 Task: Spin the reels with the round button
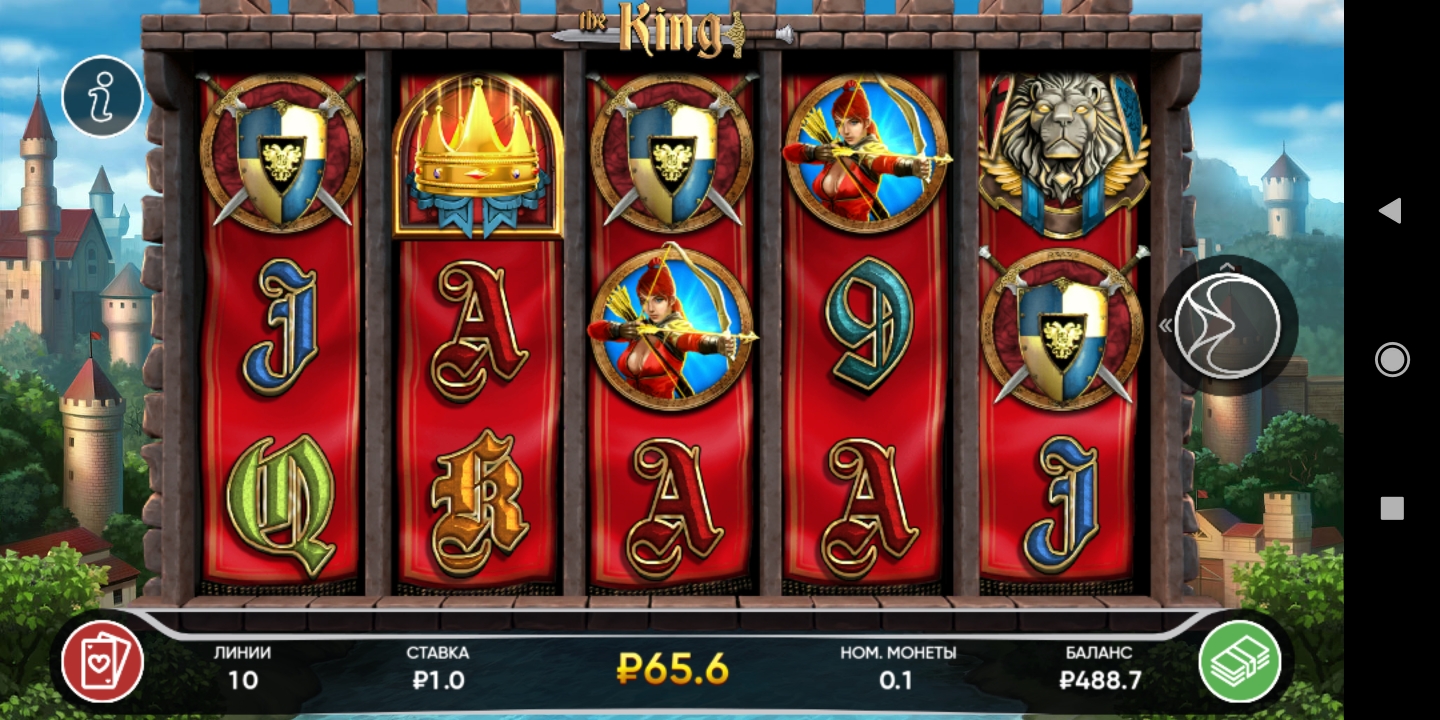(1227, 326)
